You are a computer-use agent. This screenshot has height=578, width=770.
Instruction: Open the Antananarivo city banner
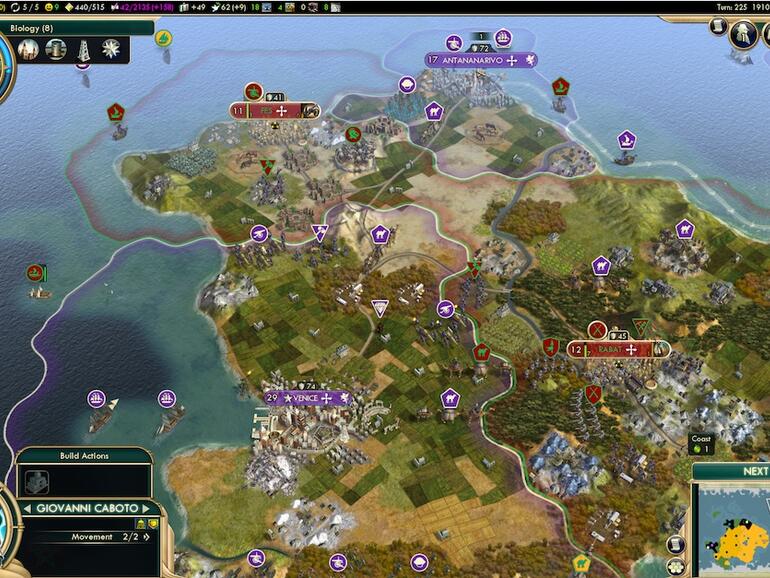click(481, 60)
